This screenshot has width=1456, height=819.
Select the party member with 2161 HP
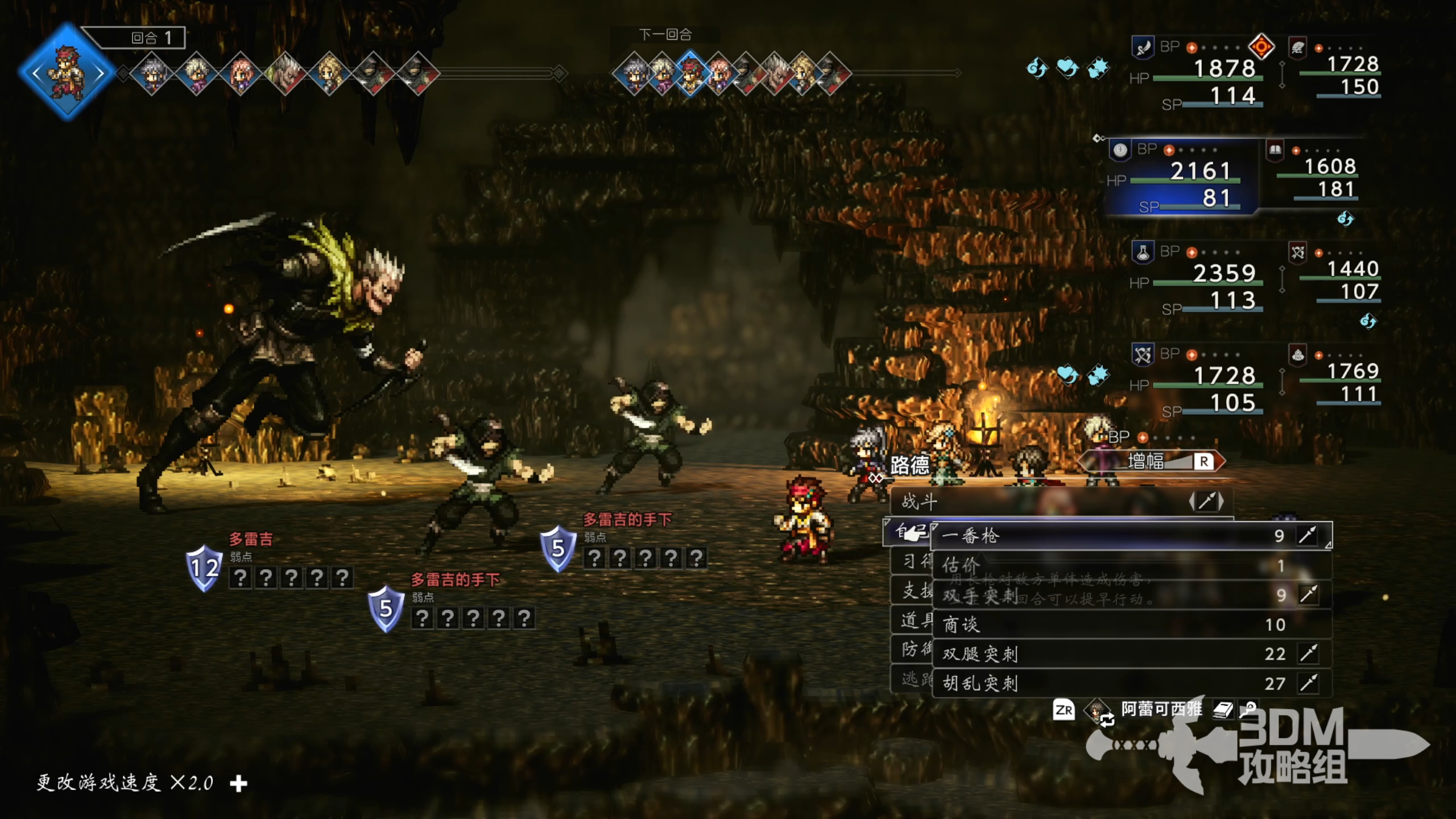click(1183, 177)
